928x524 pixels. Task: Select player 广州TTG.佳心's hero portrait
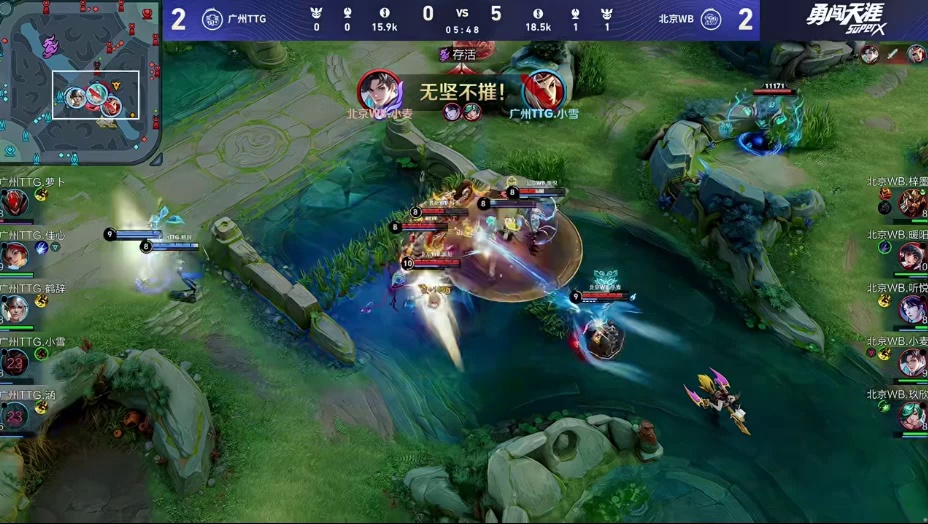[14, 256]
